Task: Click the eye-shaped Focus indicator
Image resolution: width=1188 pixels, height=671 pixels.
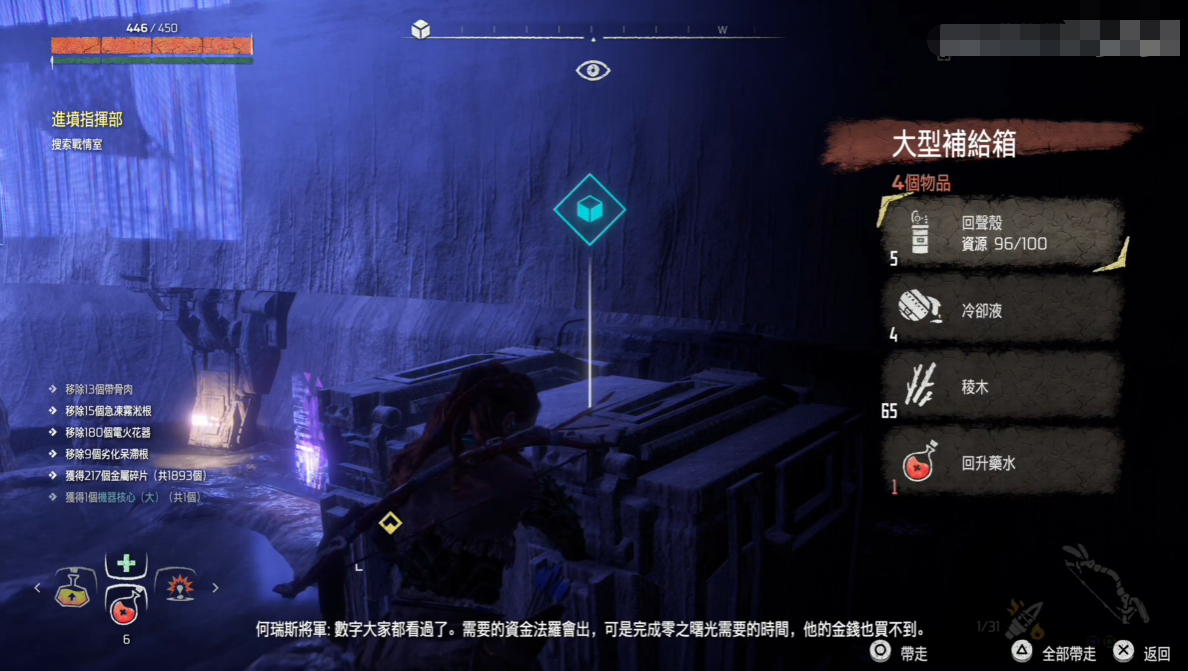Action: [593, 71]
